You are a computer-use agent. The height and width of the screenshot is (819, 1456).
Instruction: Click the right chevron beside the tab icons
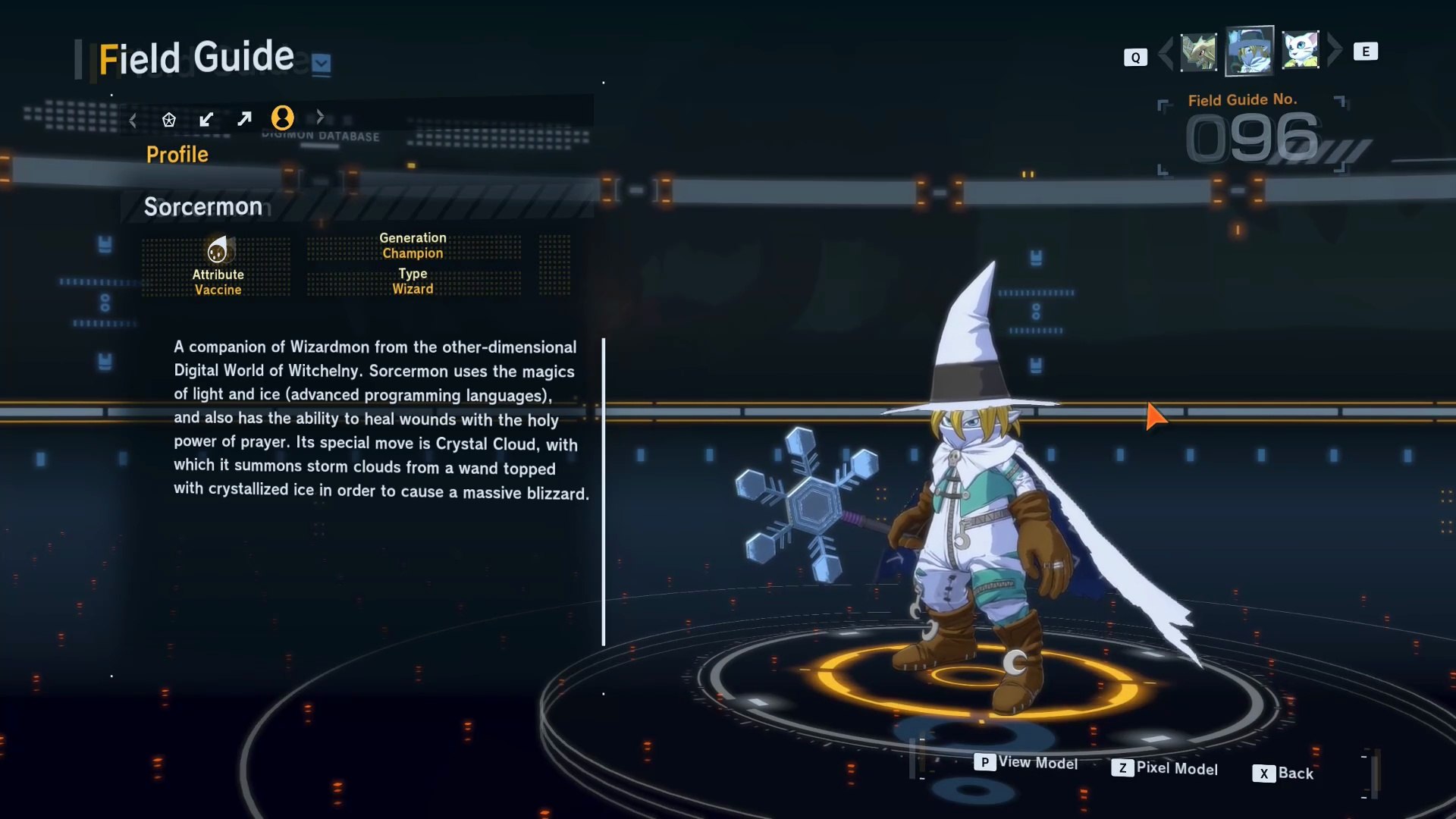(320, 118)
